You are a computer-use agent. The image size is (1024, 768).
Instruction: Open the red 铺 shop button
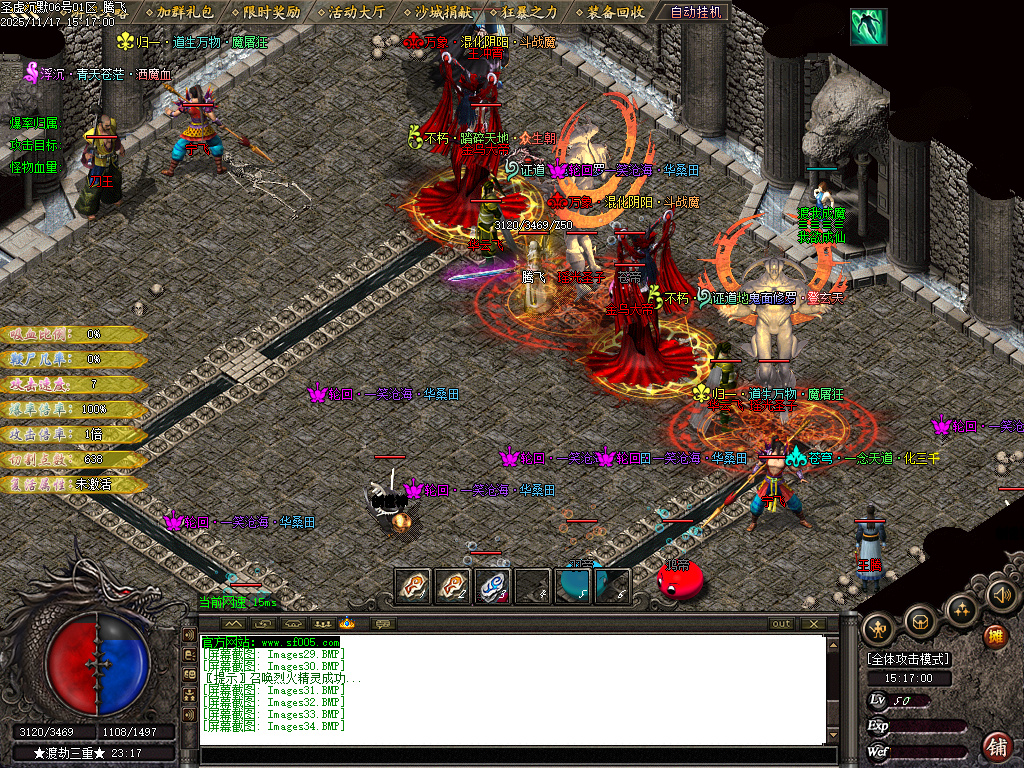[997, 745]
